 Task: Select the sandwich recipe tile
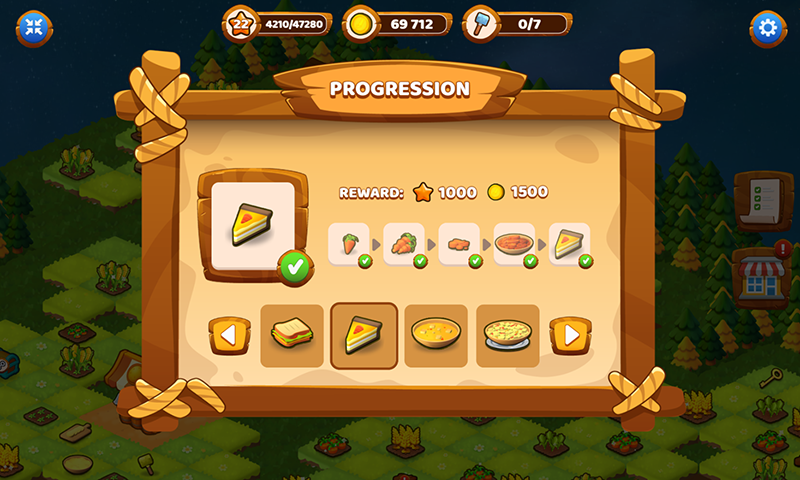292,335
